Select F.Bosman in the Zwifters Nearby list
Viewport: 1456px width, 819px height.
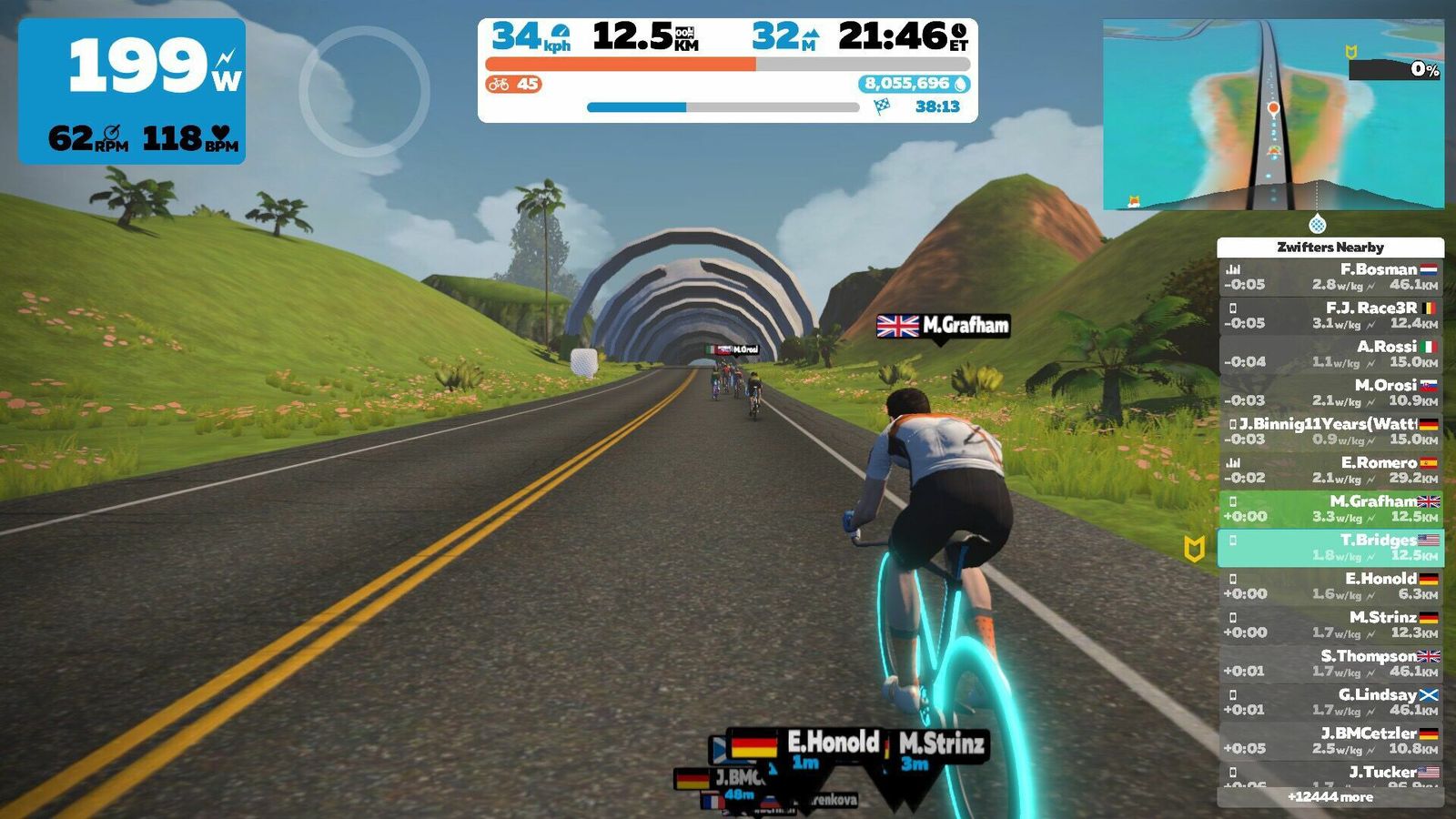(x=1330, y=277)
